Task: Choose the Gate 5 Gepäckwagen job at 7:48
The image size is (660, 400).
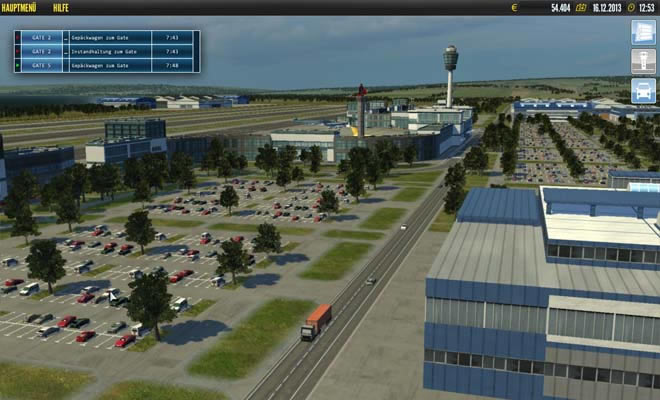Action: click(106, 66)
